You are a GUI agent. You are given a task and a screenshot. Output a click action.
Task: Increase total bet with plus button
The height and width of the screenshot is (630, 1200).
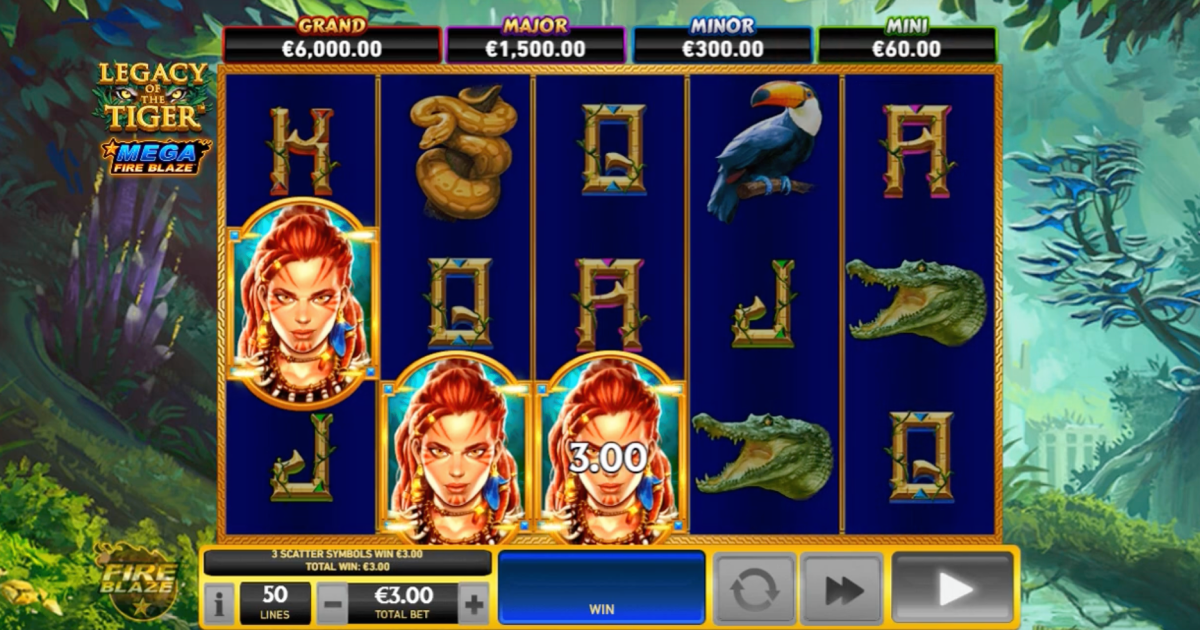[474, 604]
